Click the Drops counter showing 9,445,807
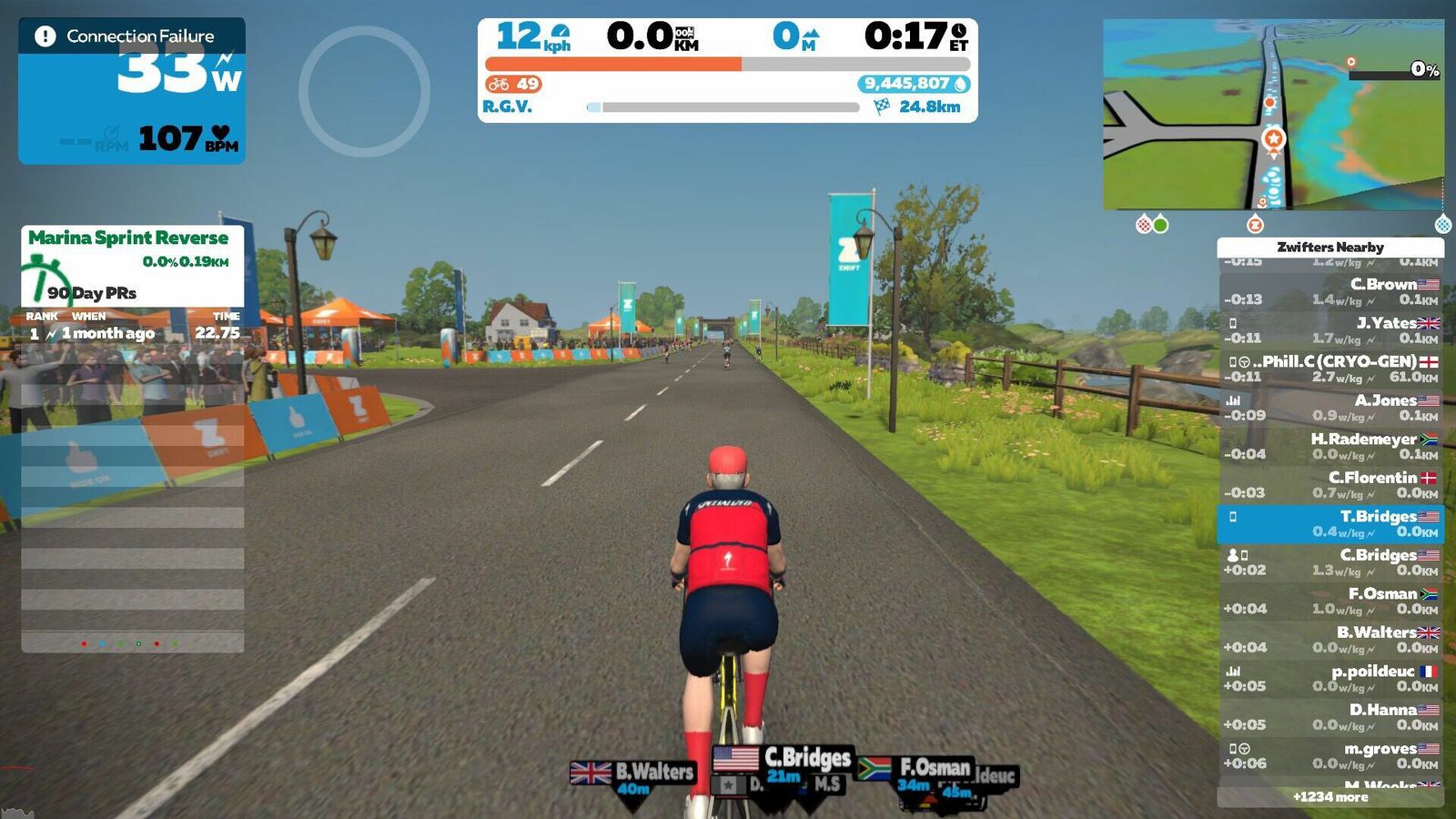This screenshot has width=1456, height=819. coord(914,84)
